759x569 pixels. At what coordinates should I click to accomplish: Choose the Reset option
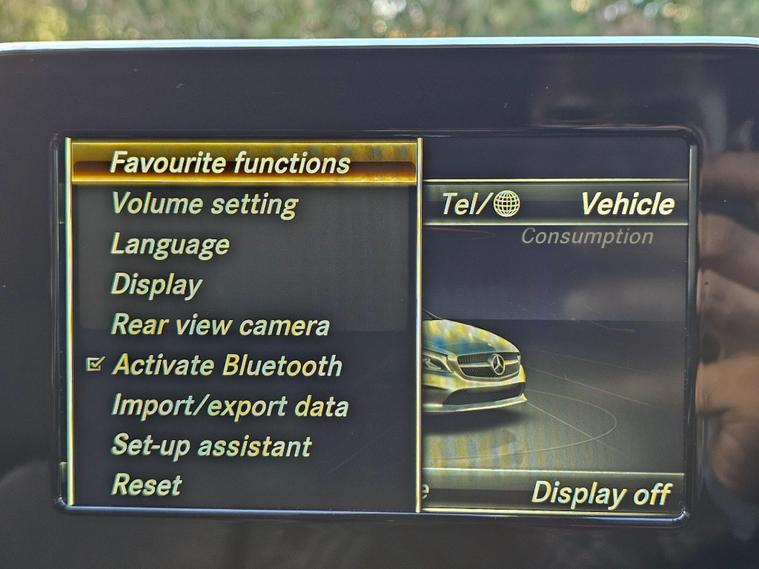tap(147, 486)
